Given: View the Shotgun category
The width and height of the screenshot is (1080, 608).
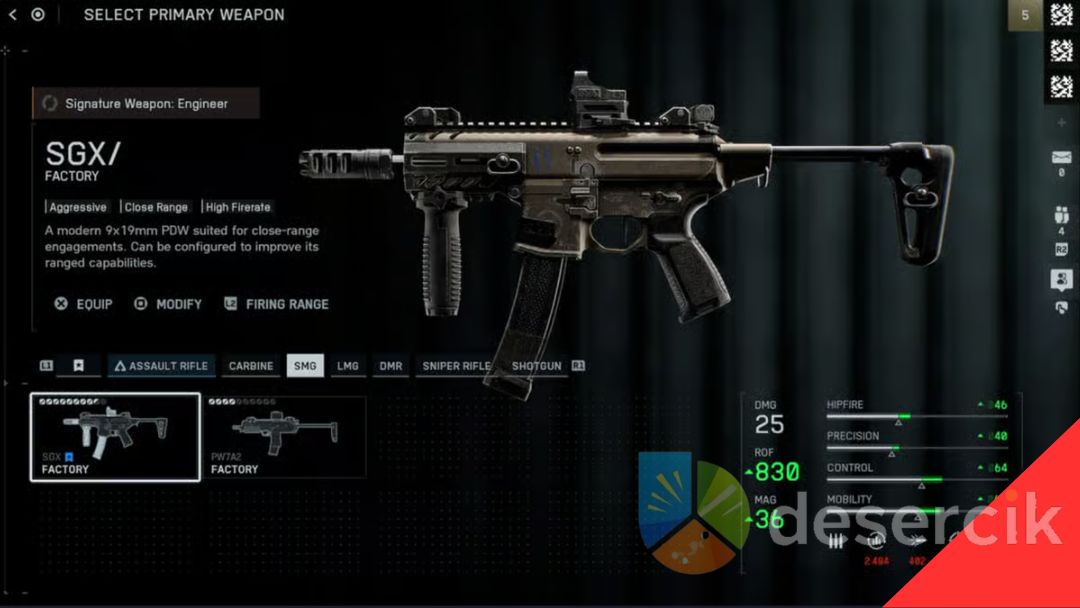Looking at the screenshot, I should 536,366.
